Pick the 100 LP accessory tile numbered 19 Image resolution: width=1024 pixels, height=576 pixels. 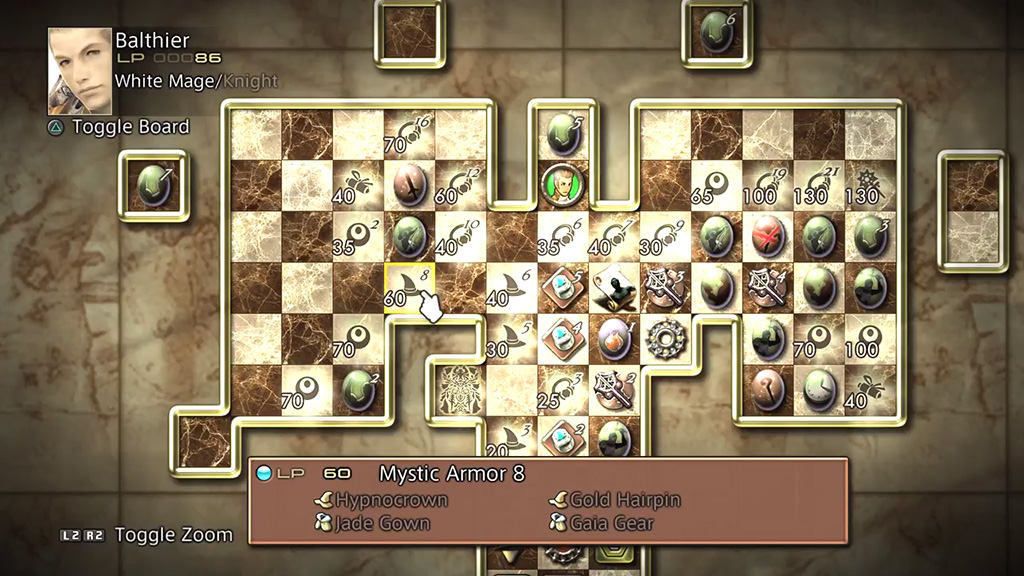(767, 186)
